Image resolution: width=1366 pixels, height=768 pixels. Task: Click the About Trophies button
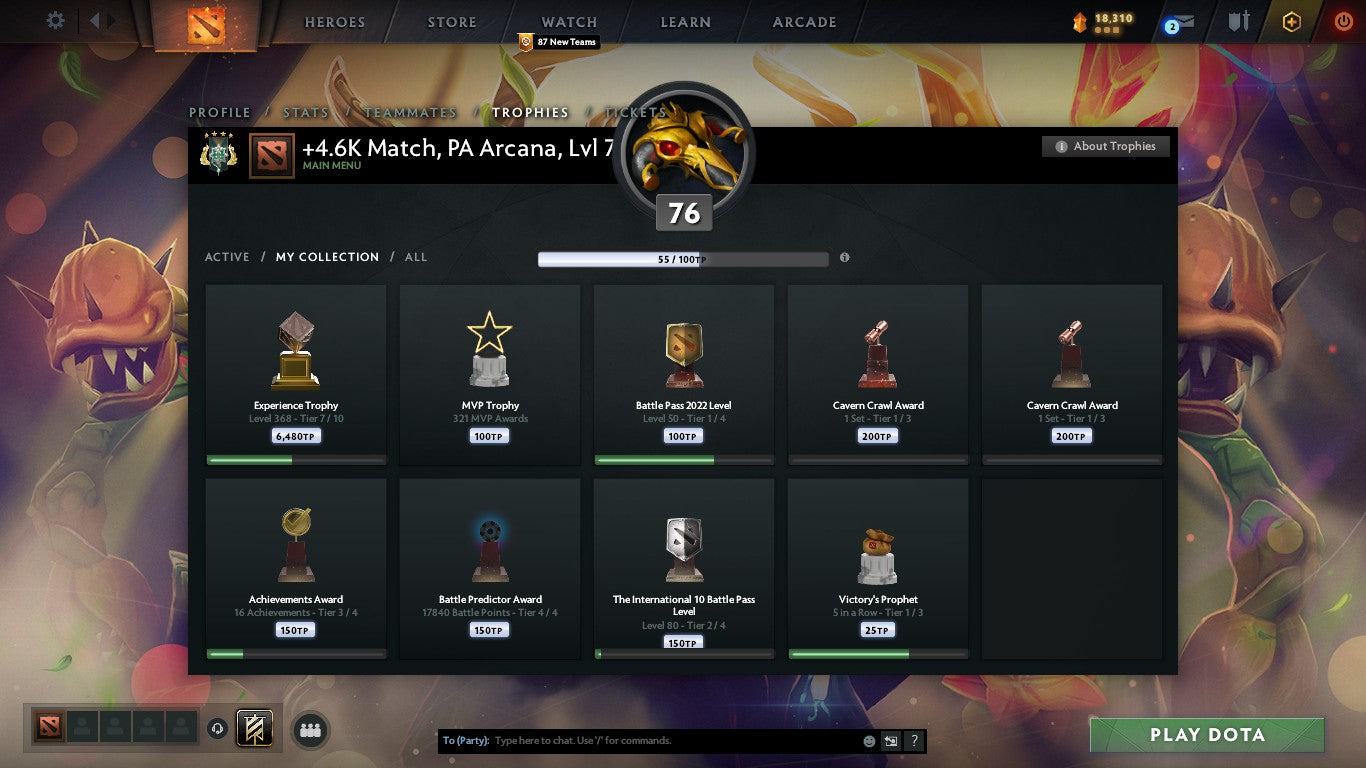tap(1105, 146)
